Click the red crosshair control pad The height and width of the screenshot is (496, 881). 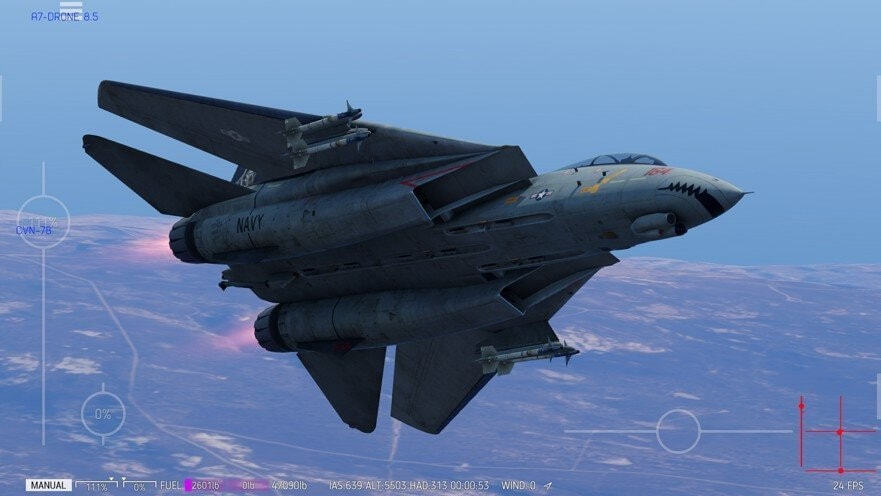pos(839,432)
